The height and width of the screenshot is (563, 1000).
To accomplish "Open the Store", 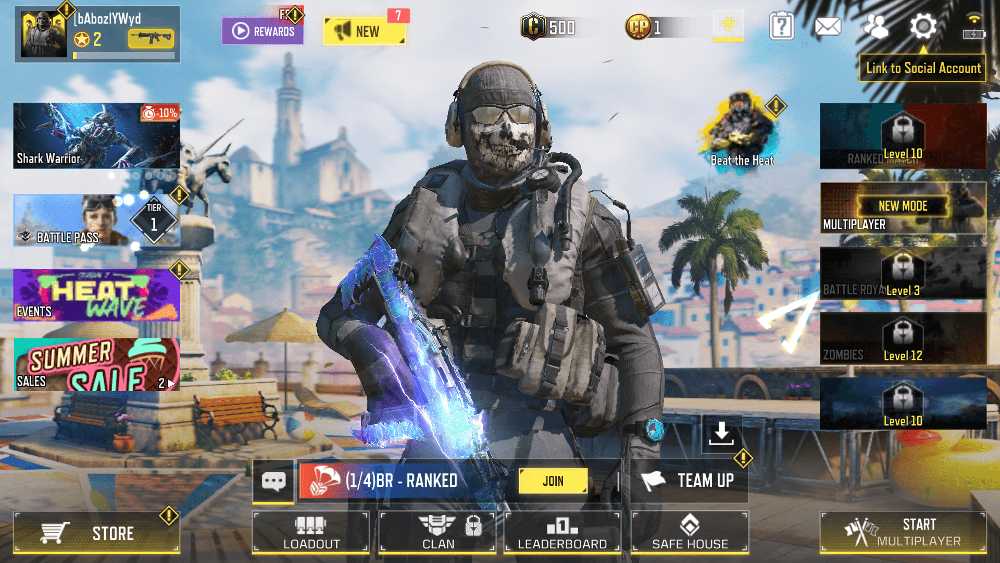I will click(96, 533).
